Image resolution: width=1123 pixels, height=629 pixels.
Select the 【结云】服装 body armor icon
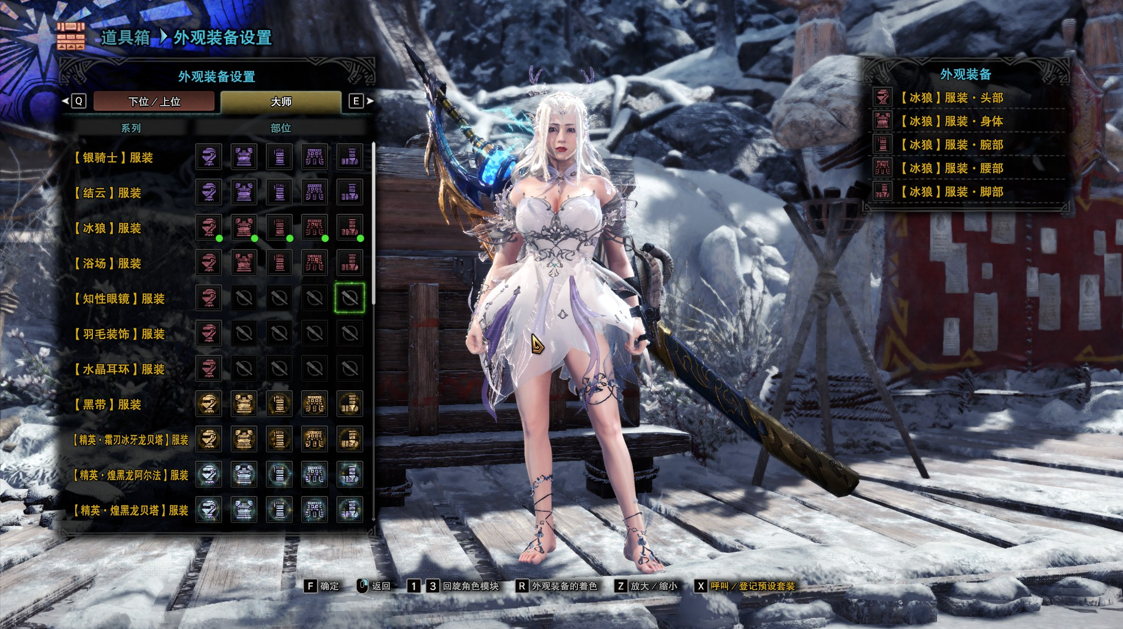pos(244,192)
